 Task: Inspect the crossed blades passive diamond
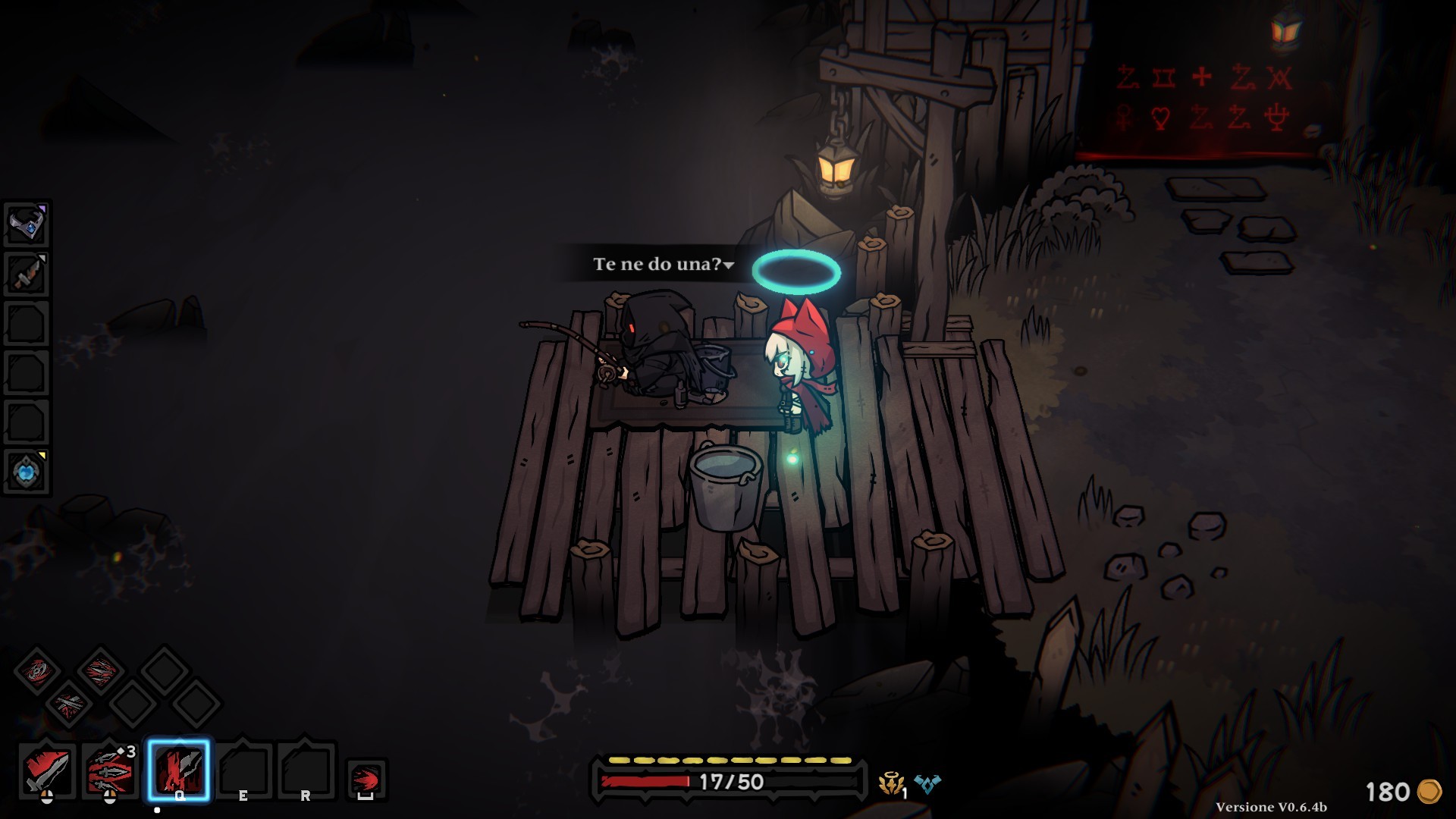(69, 703)
